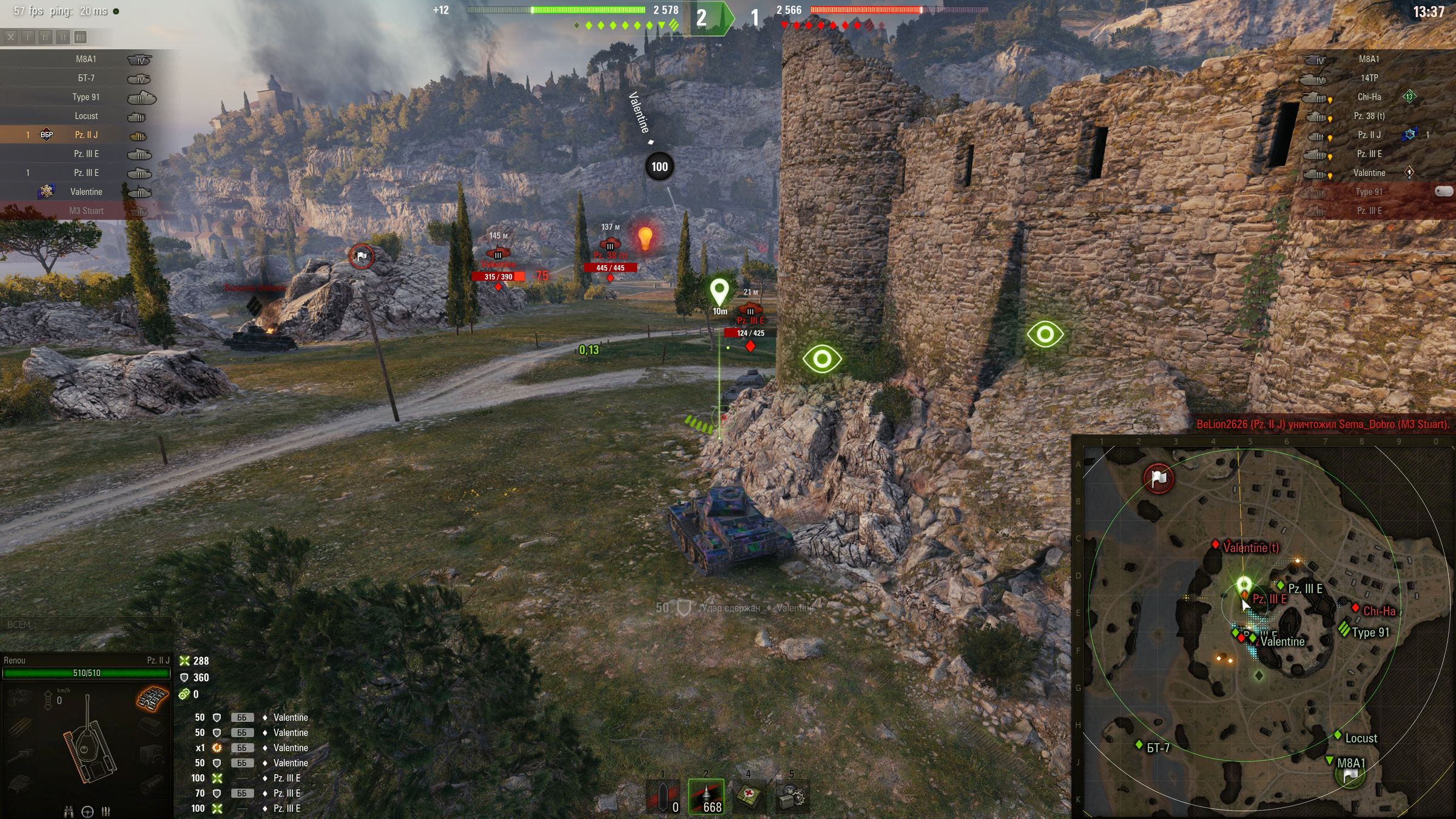Choose the shell slot showing 668 rounds
This screenshot has height=819, width=1456.
tap(706, 796)
